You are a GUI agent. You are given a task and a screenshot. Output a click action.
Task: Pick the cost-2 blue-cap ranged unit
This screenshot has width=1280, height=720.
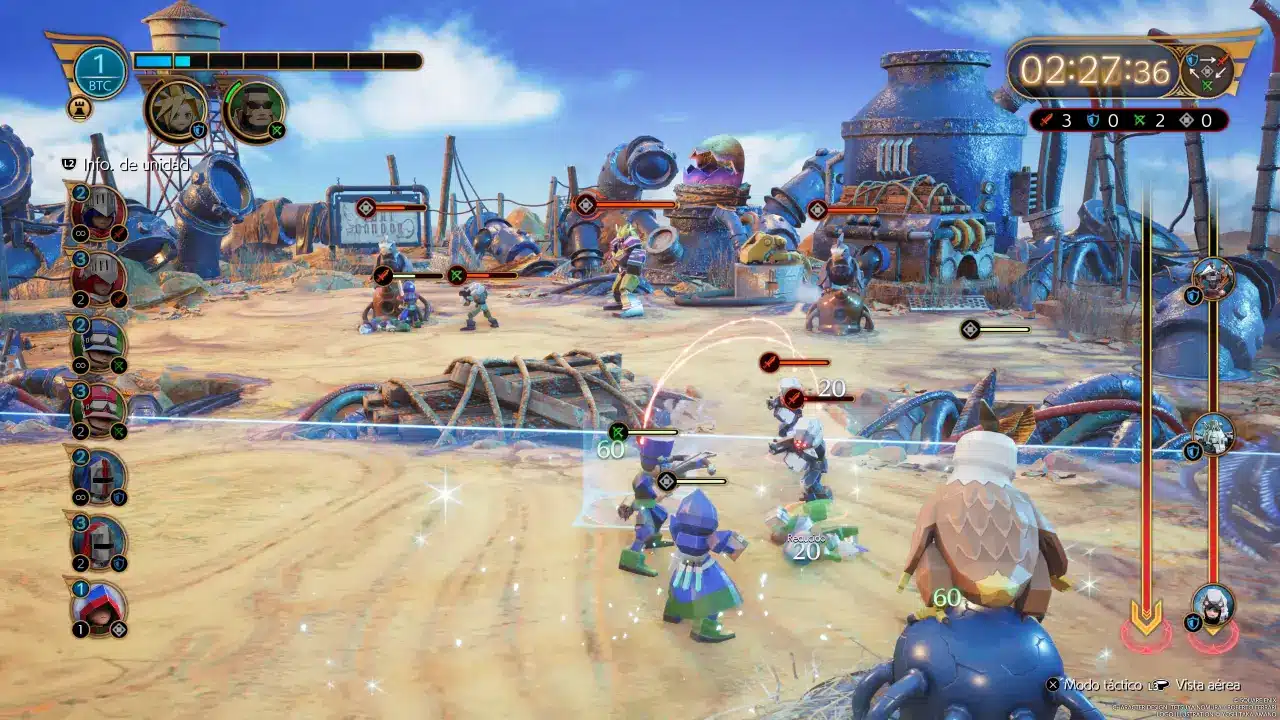pyautogui.click(x=99, y=344)
